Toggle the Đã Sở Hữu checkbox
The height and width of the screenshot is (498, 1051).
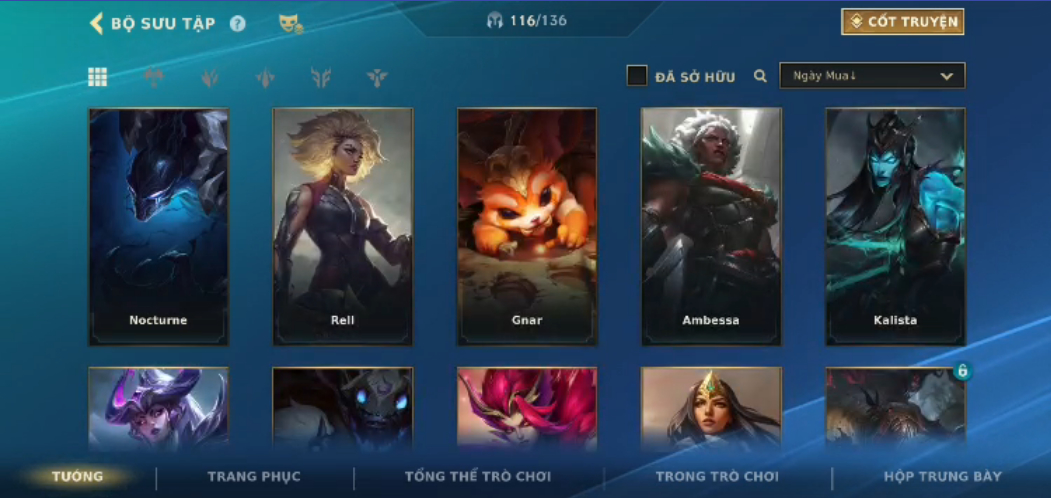pos(637,76)
